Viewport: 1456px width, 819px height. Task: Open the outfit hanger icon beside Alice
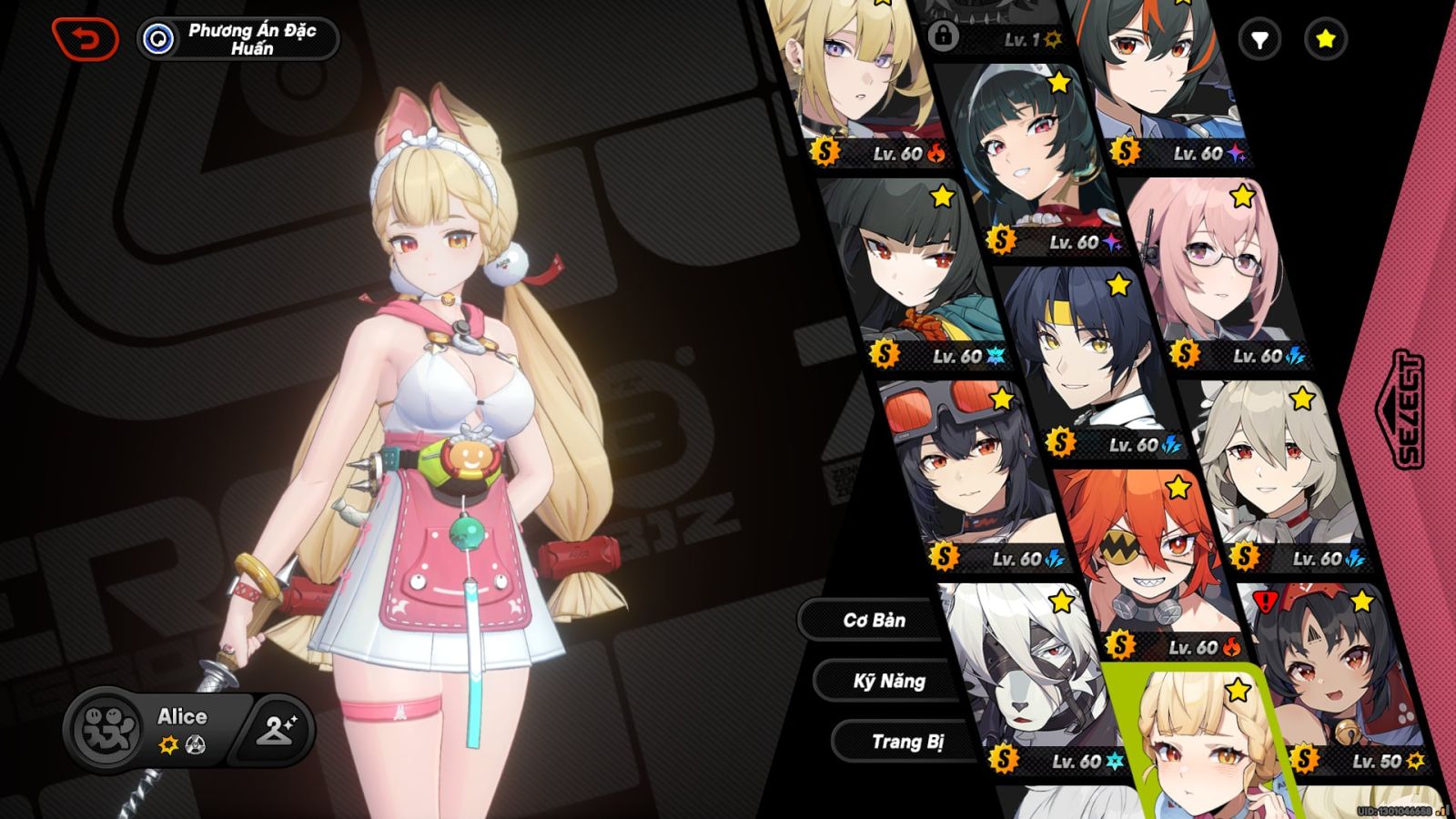click(x=275, y=729)
